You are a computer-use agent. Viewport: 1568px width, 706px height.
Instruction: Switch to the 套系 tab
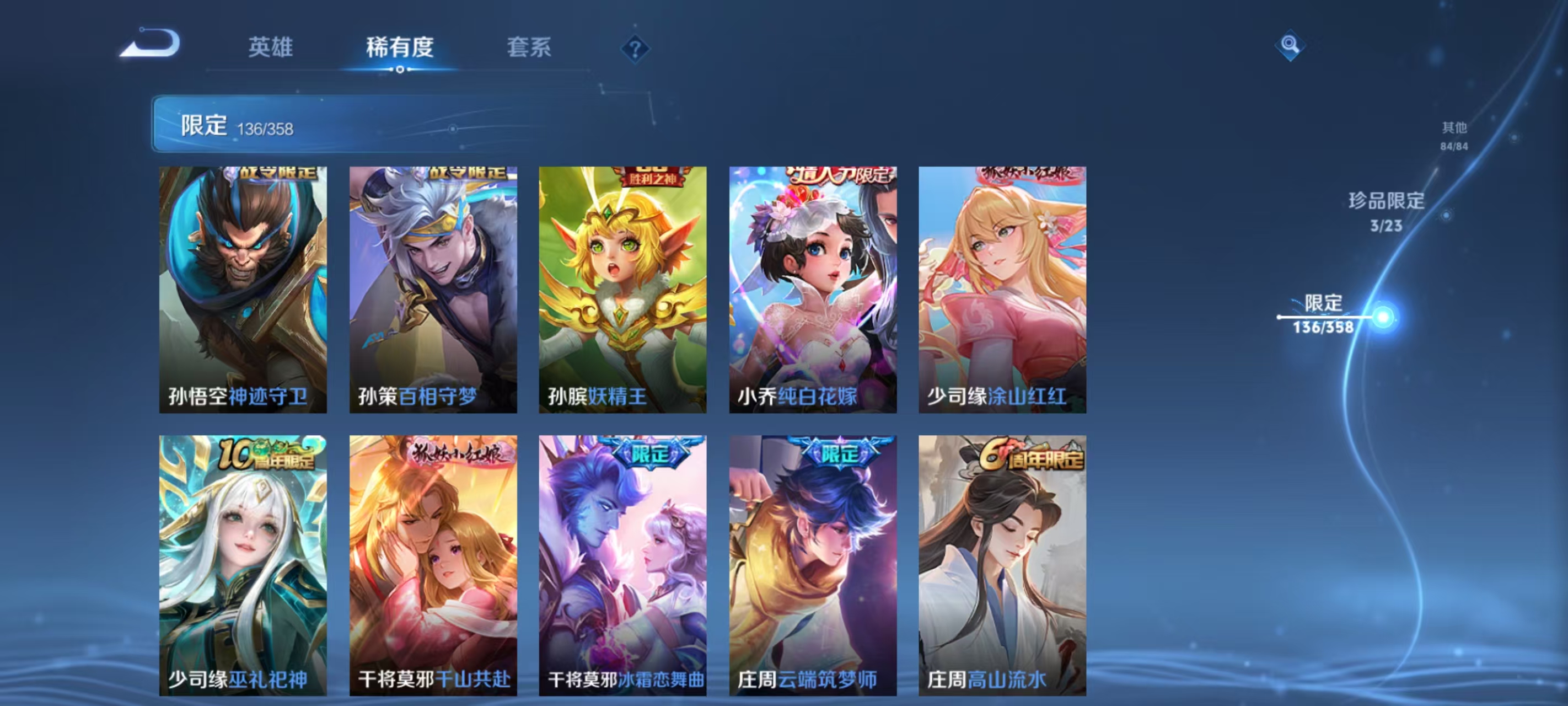pyautogui.click(x=531, y=48)
